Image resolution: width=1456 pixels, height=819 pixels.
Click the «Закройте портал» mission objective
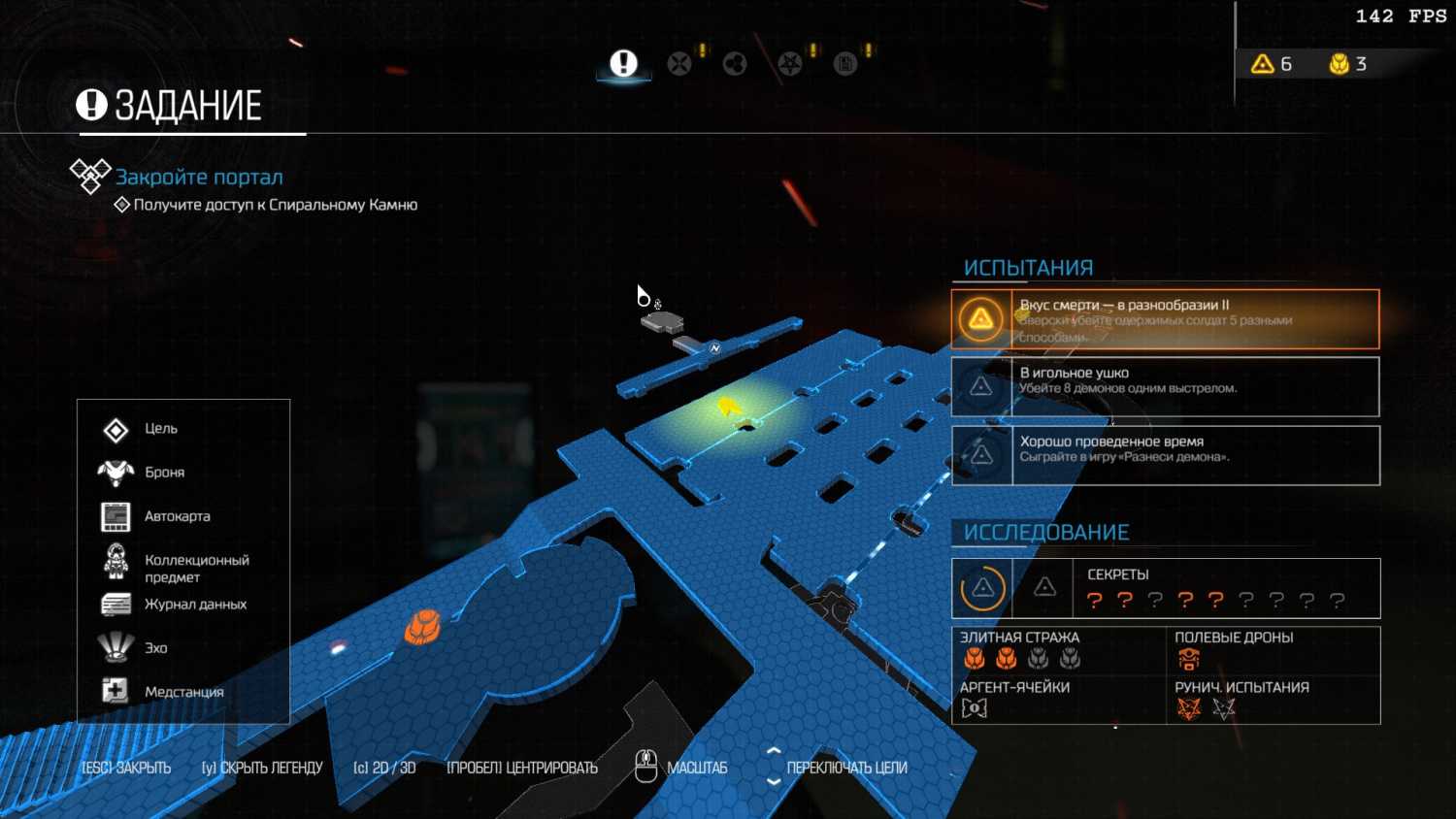[199, 177]
